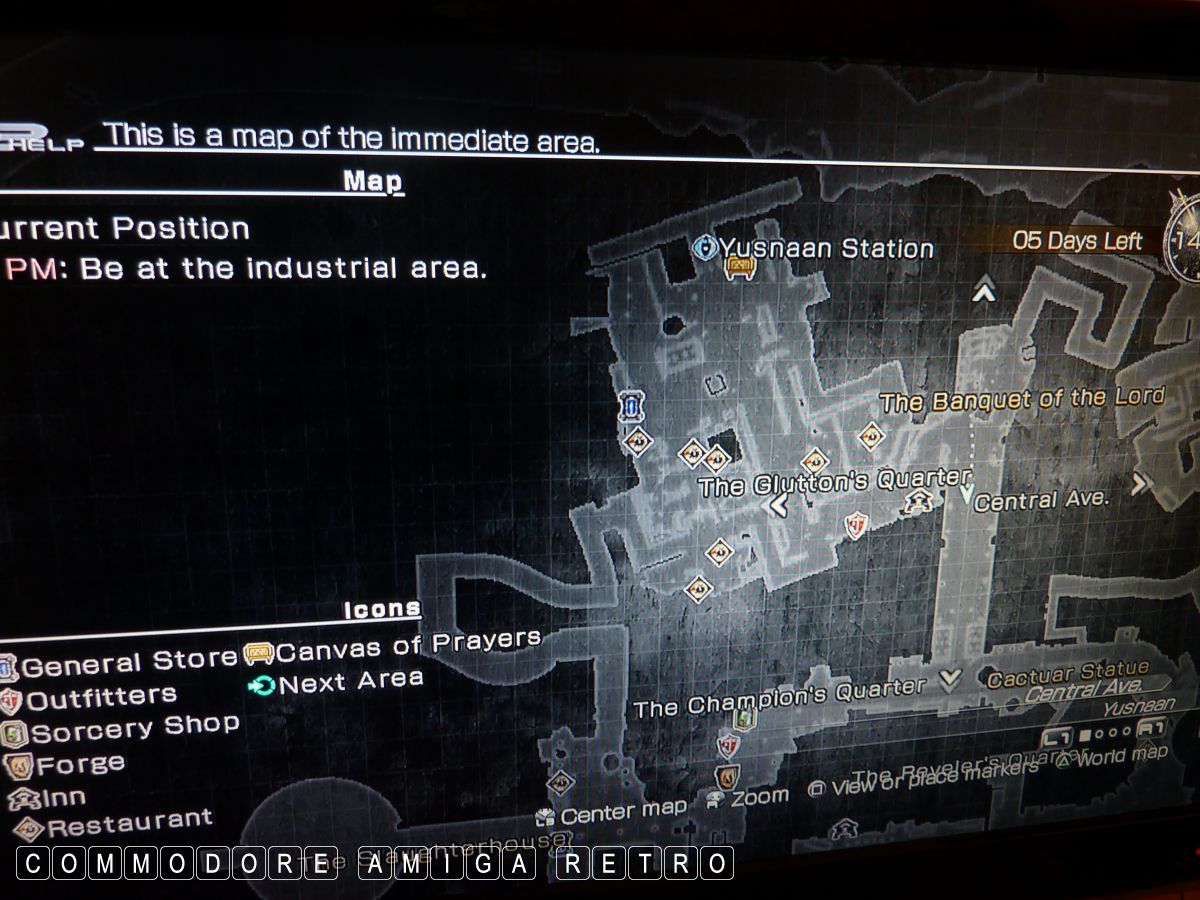The image size is (1200, 900).
Task: Click the Cactuar Statue map label
Action: pos(1067,674)
